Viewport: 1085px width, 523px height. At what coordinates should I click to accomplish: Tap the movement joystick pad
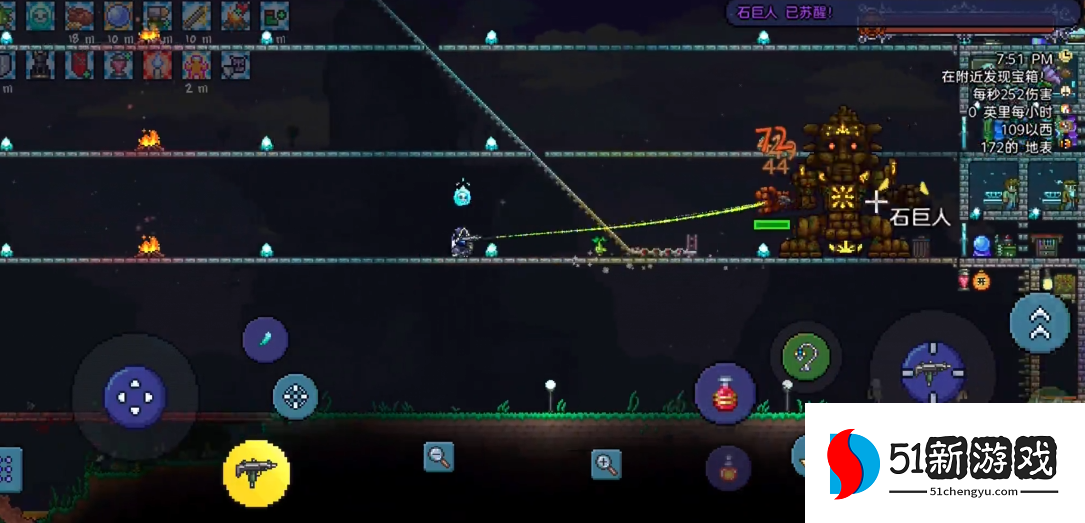point(135,396)
